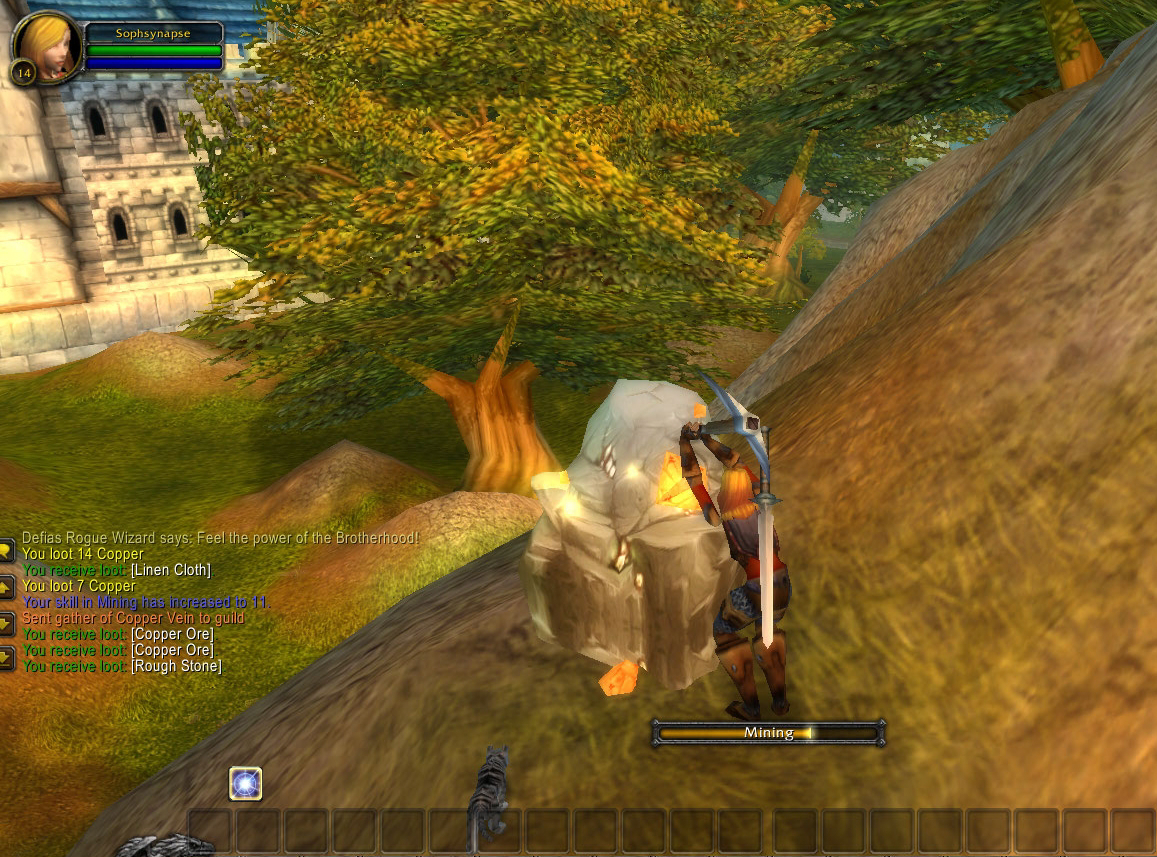The width and height of the screenshot is (1157, 857).
Task: Activate the glowing blue starburst ability icon
Action: [x=245, y=784]
